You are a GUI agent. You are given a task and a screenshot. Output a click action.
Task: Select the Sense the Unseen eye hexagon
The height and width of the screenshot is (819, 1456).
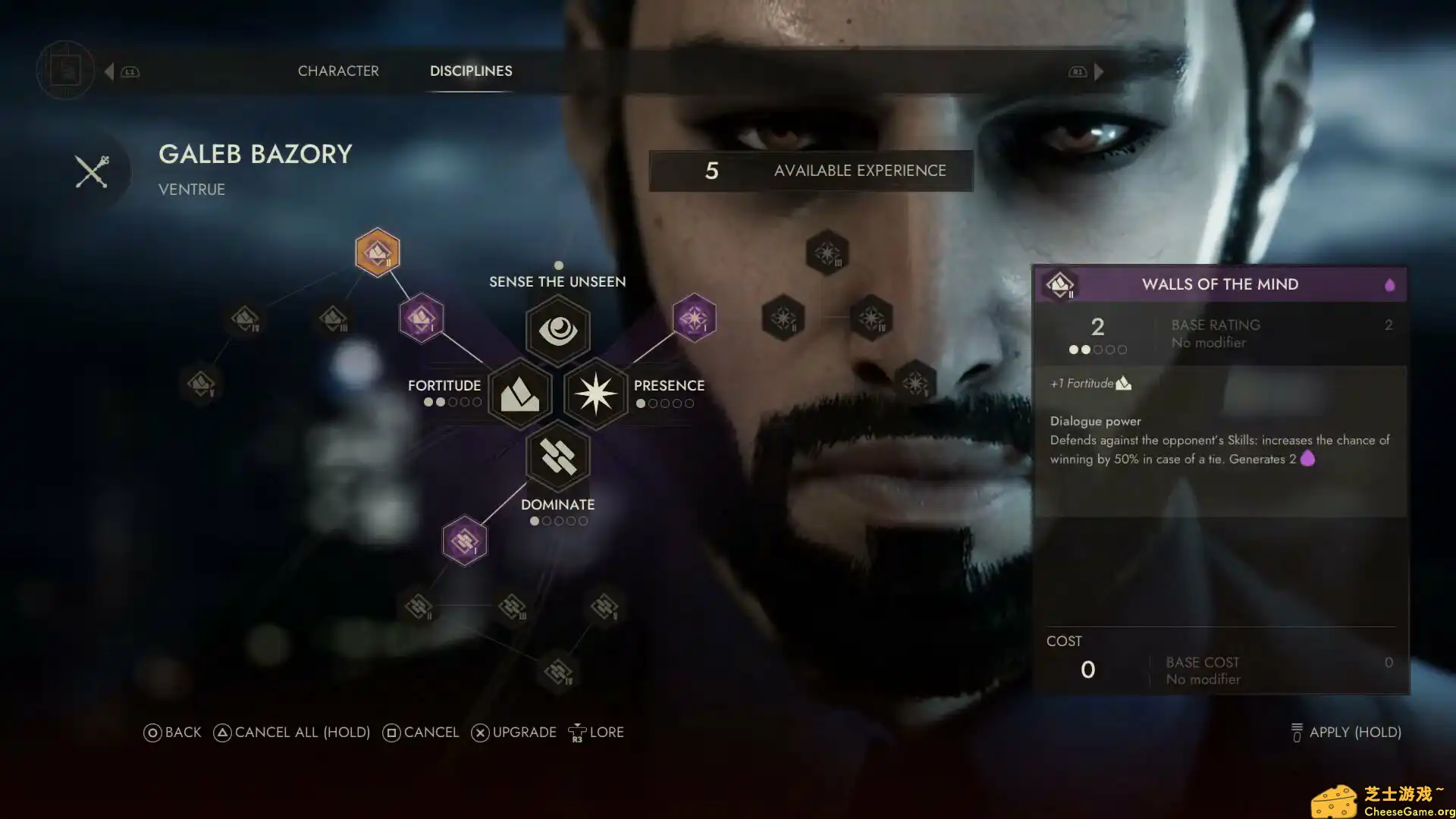(558, 330)
